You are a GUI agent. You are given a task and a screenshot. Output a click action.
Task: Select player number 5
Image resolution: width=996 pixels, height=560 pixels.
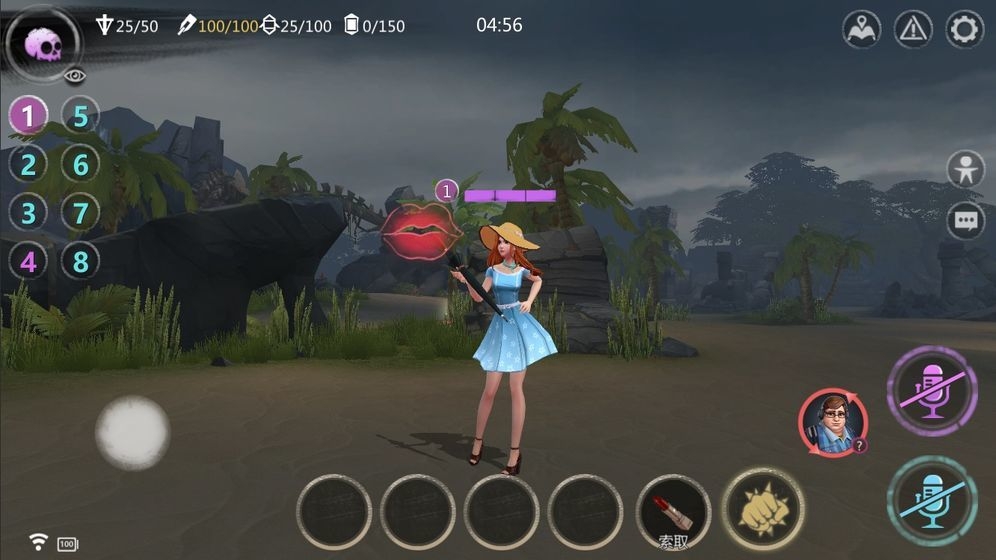[81, 116]
